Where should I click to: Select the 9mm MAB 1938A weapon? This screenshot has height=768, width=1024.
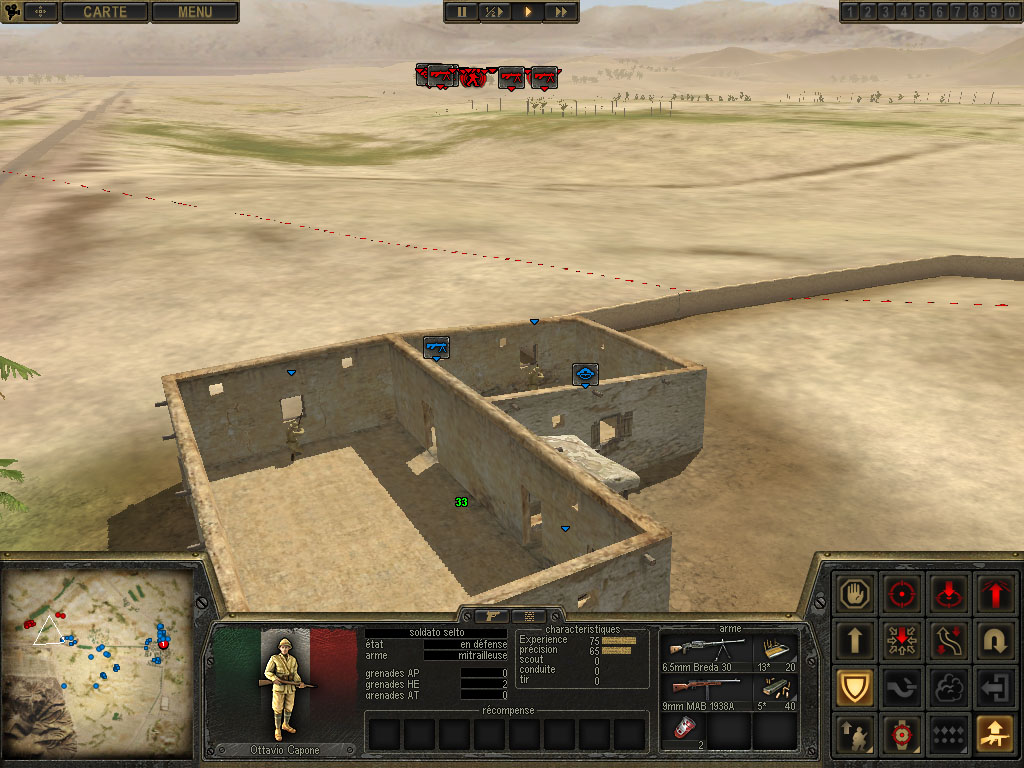coord(706,690)
